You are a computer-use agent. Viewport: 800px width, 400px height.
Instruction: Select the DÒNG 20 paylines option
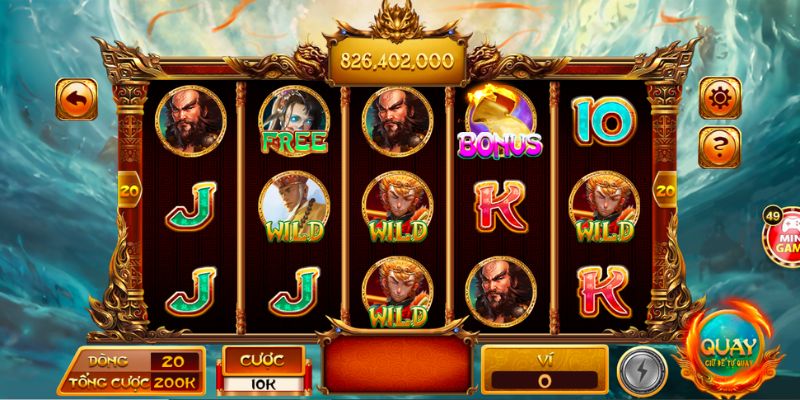174,362
